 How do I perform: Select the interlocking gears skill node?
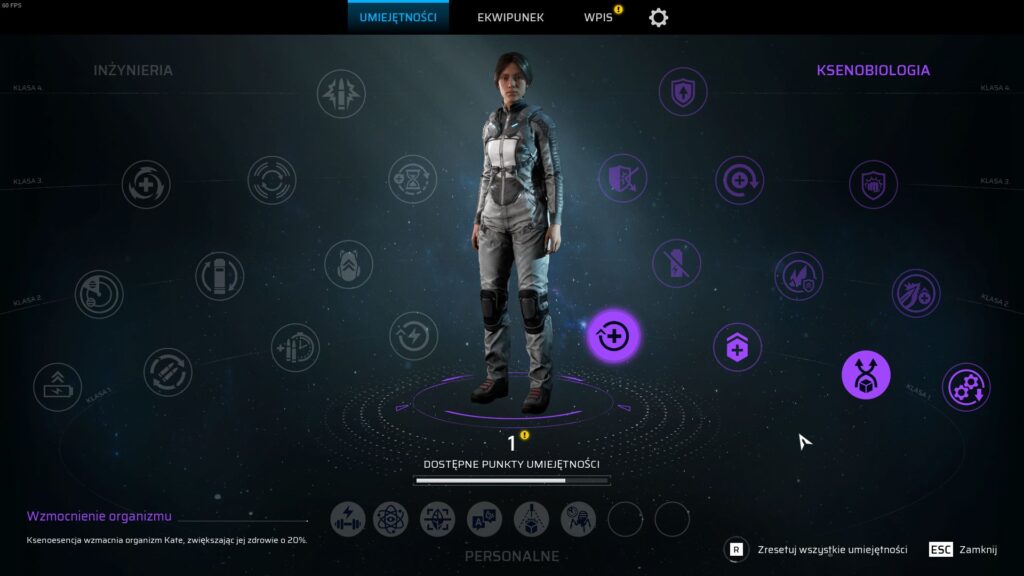tap(966, 387)
